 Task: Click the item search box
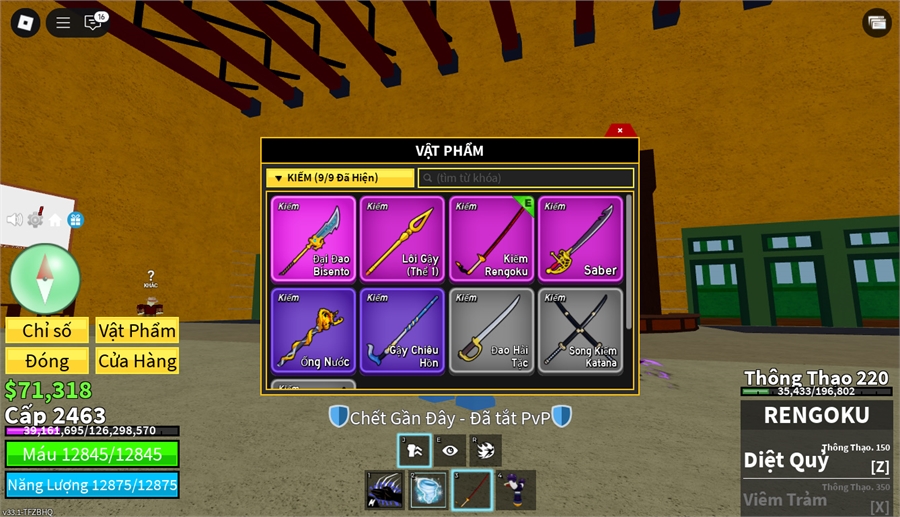click(526, 178)
